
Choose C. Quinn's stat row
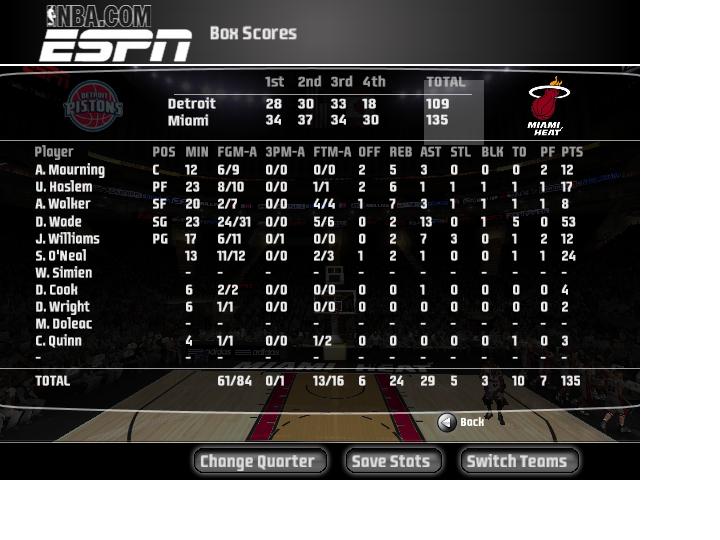[60, 341]
